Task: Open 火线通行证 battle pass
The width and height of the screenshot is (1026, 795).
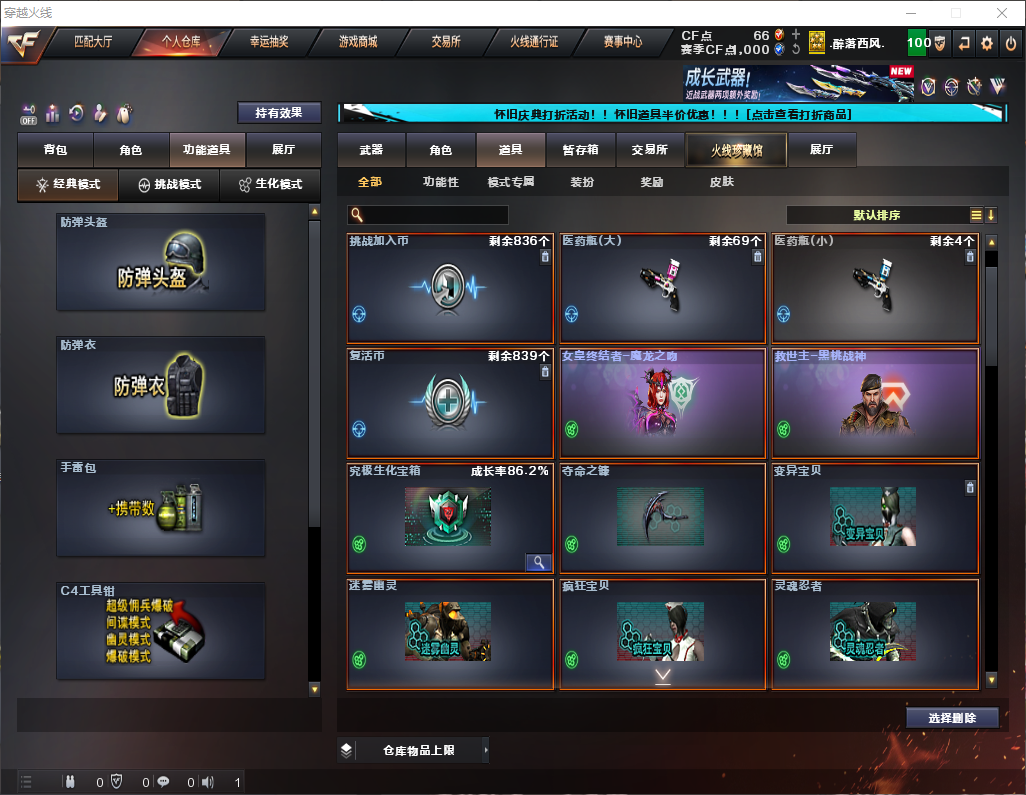Action: click(534, 42)
